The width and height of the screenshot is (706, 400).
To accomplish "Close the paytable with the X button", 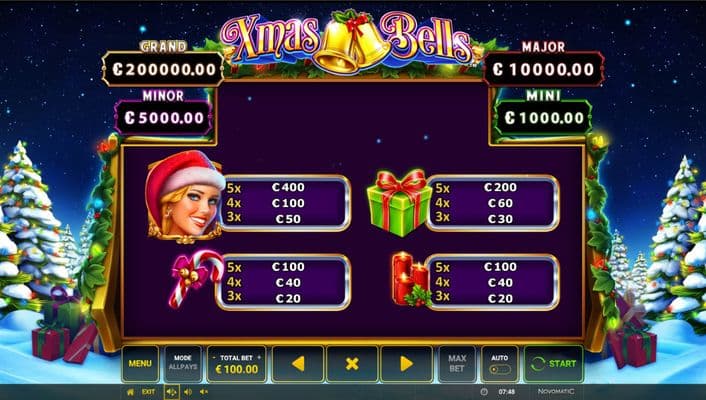I will [352, 364].
